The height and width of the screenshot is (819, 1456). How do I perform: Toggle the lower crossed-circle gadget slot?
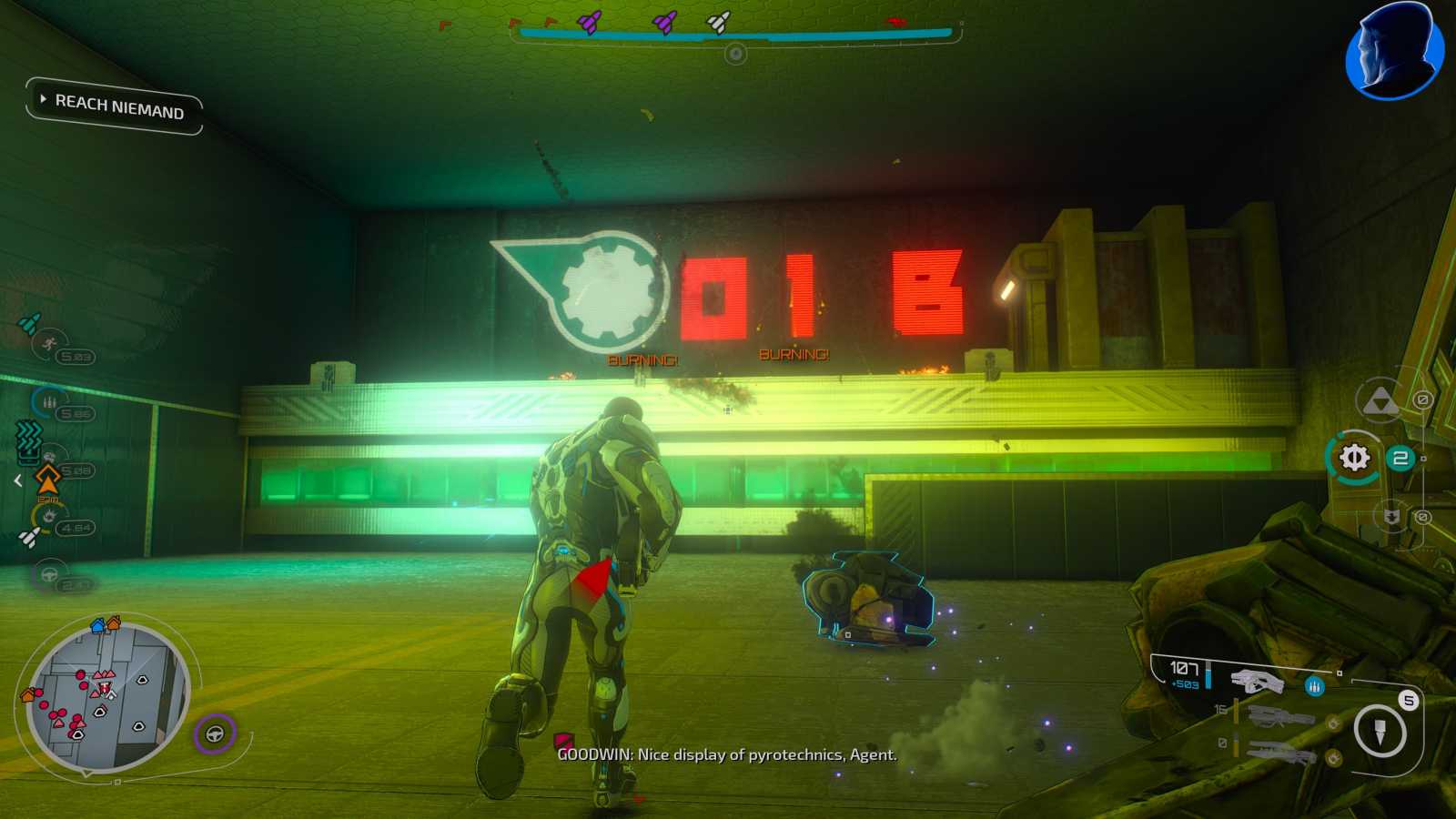pos(1423,517)
